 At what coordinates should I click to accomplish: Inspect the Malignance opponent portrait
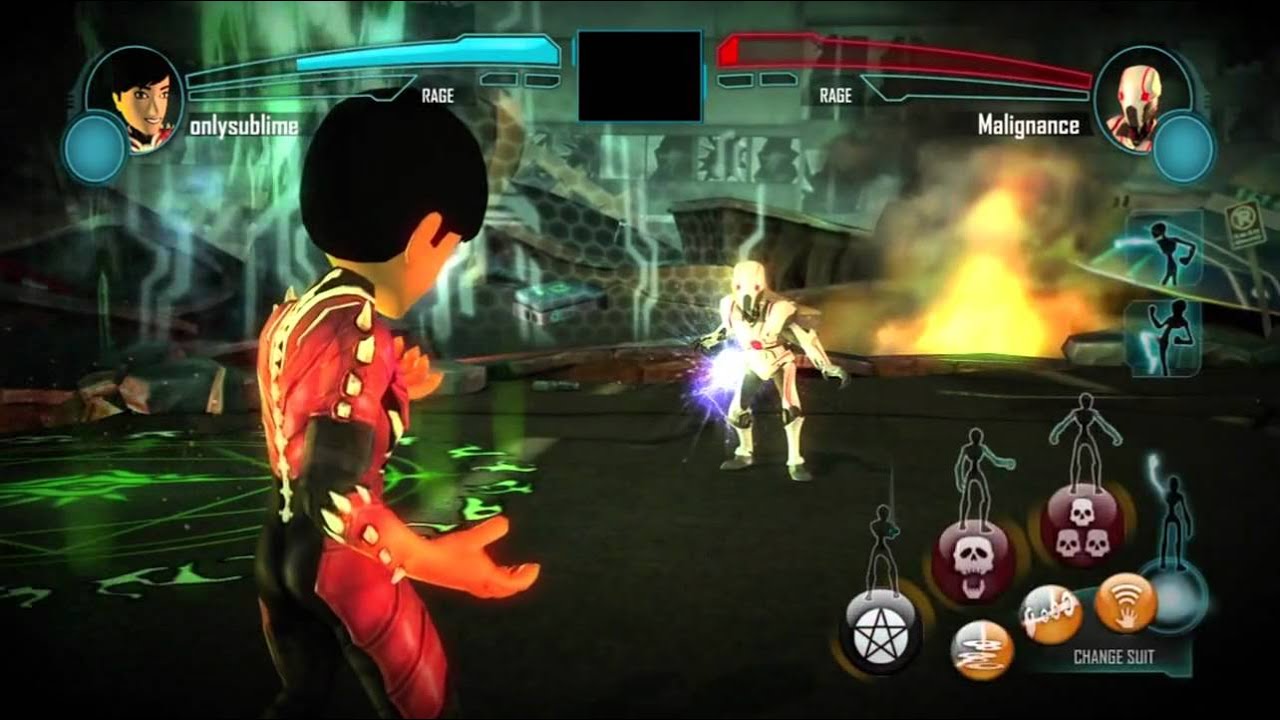[1140, 97]
